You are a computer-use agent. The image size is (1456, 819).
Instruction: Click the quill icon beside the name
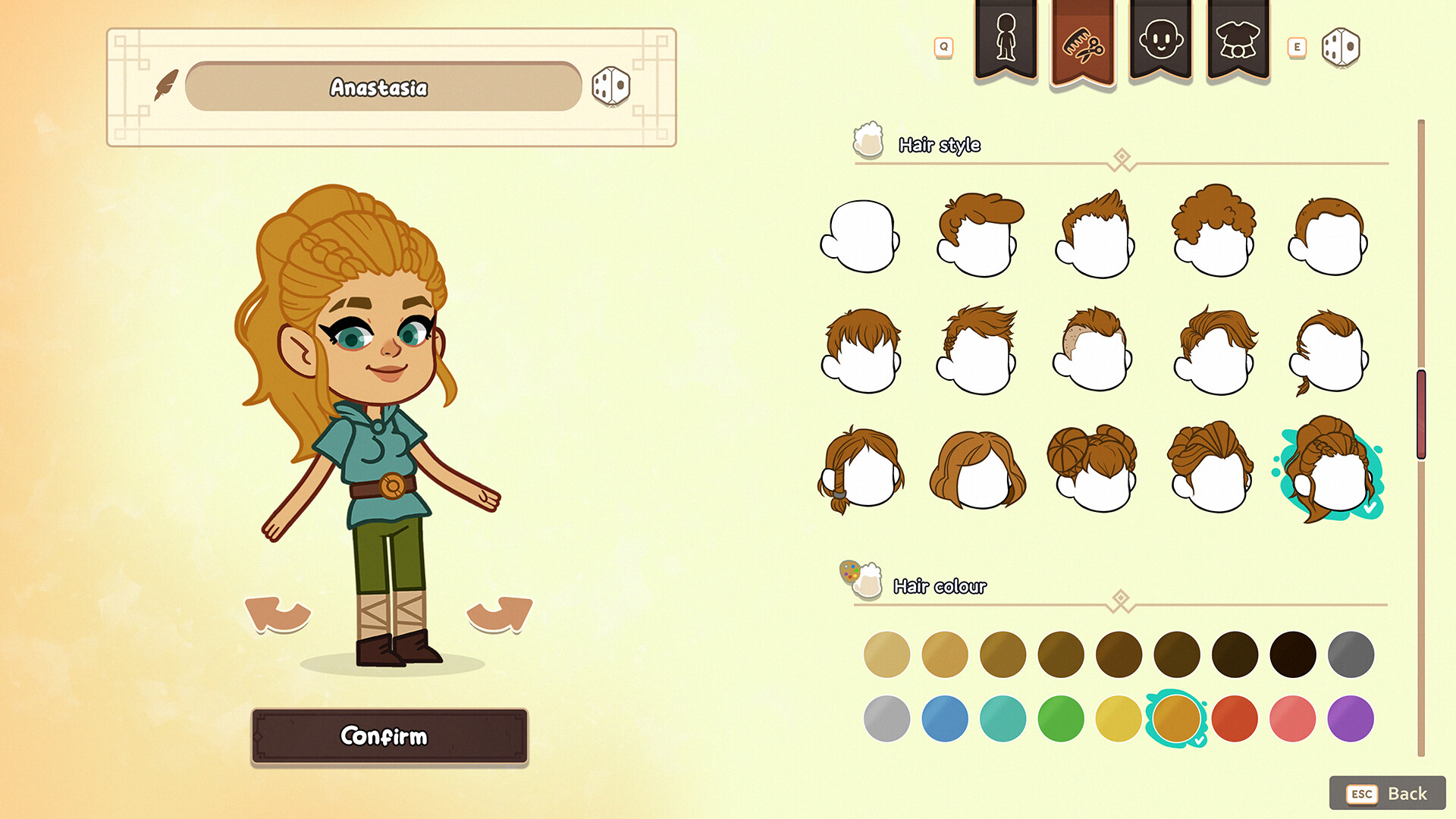pyautogui.click(x=165, y=83)
